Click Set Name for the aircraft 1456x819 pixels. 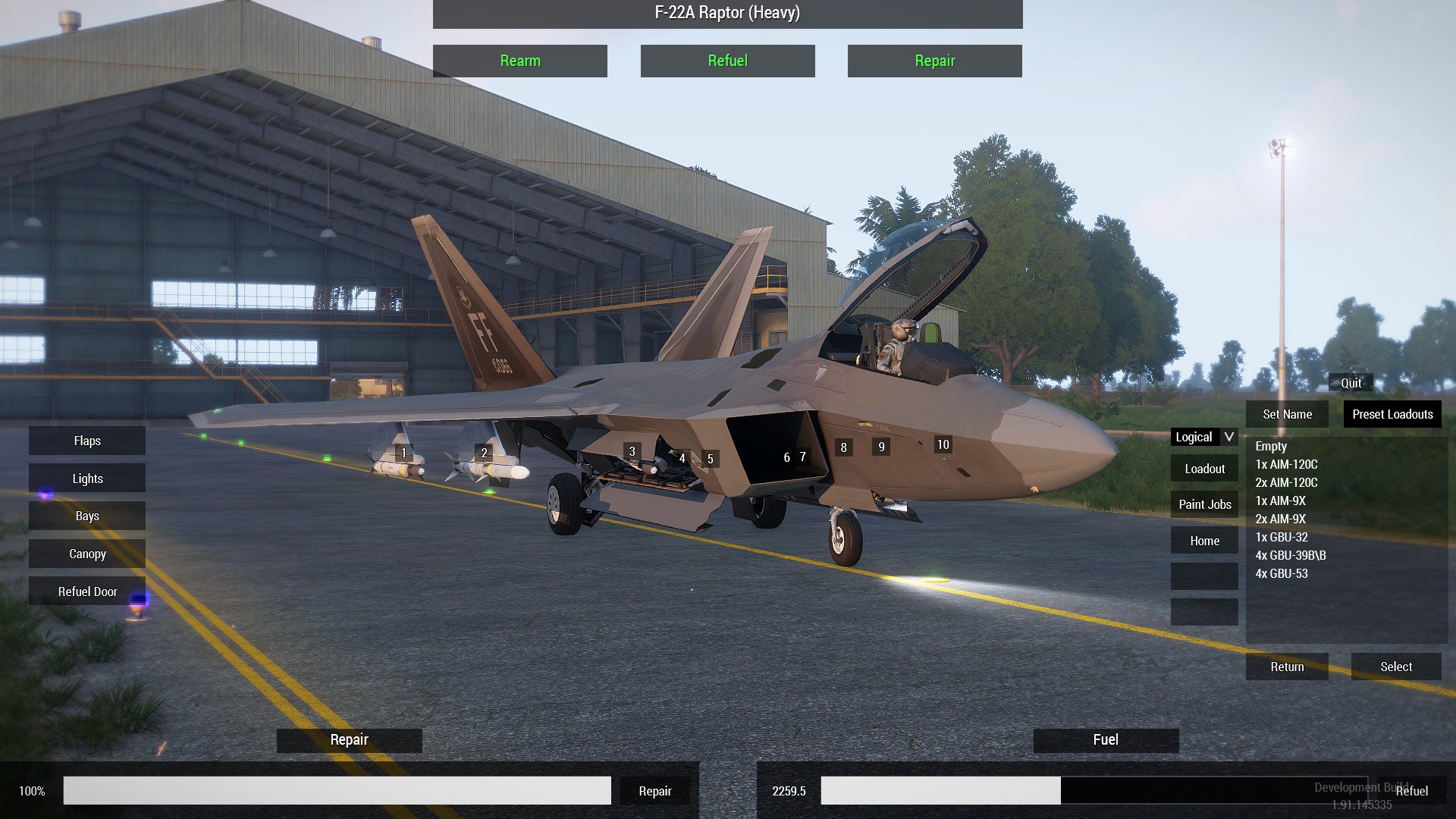[1287, 414]
